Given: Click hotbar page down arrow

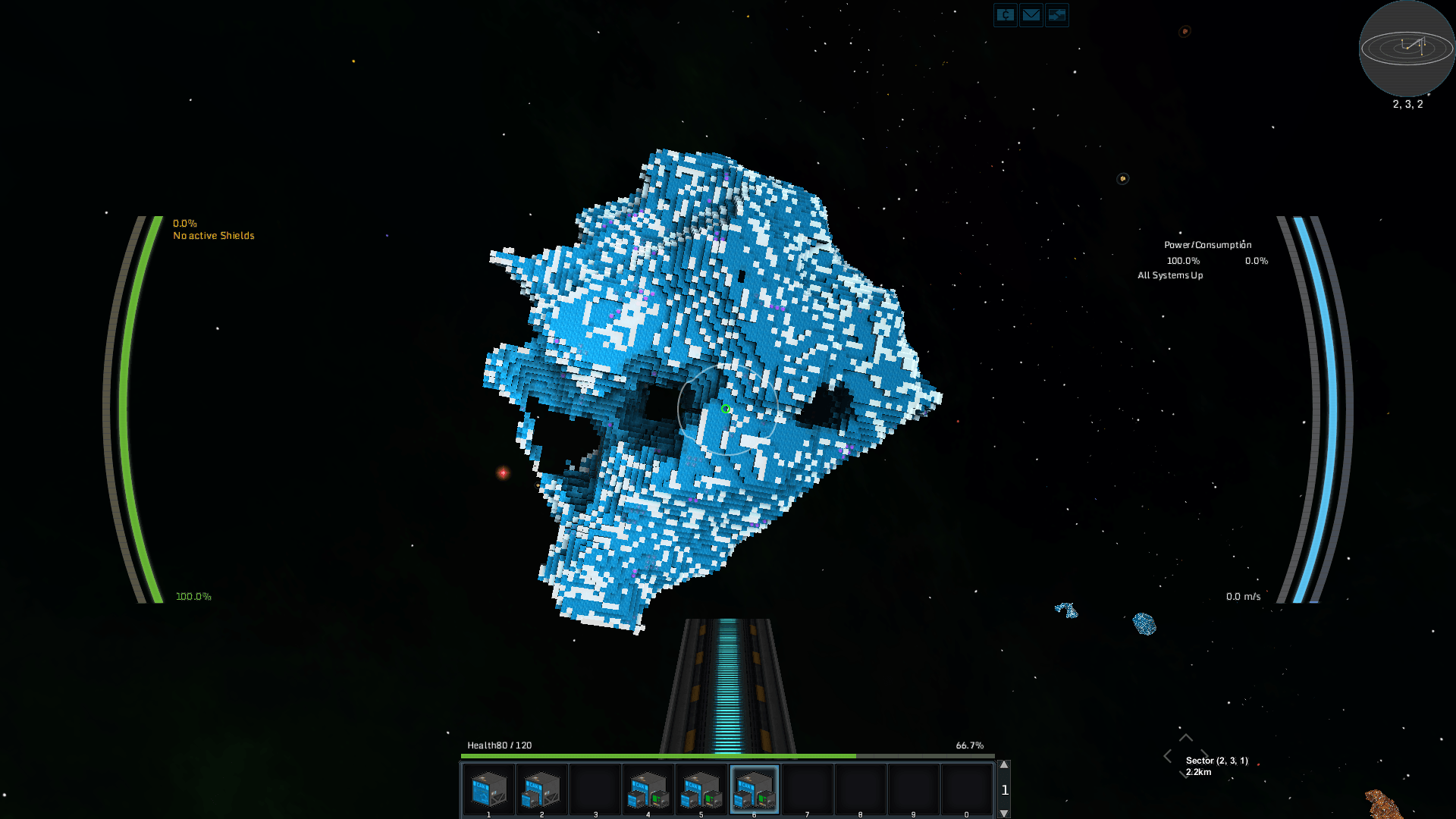Looking at the screenshot, I should 1004,813.
